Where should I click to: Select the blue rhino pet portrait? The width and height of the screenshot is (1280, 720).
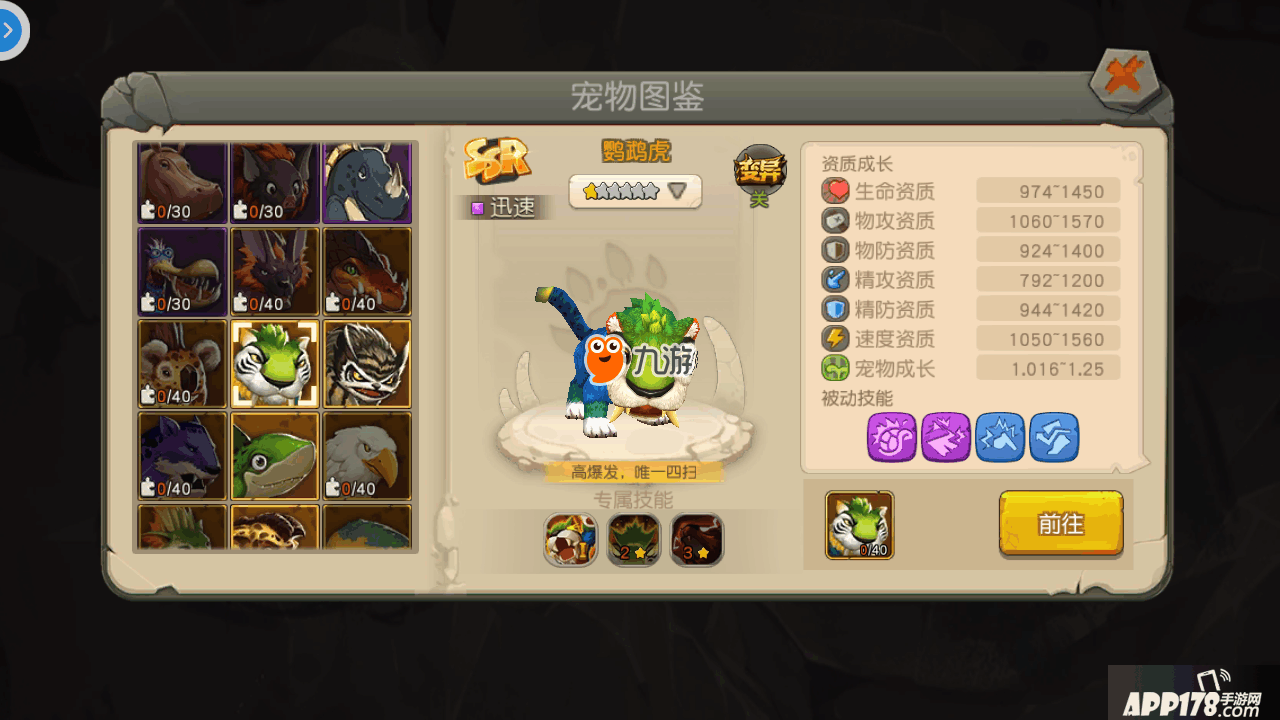[x=367, y=181]
